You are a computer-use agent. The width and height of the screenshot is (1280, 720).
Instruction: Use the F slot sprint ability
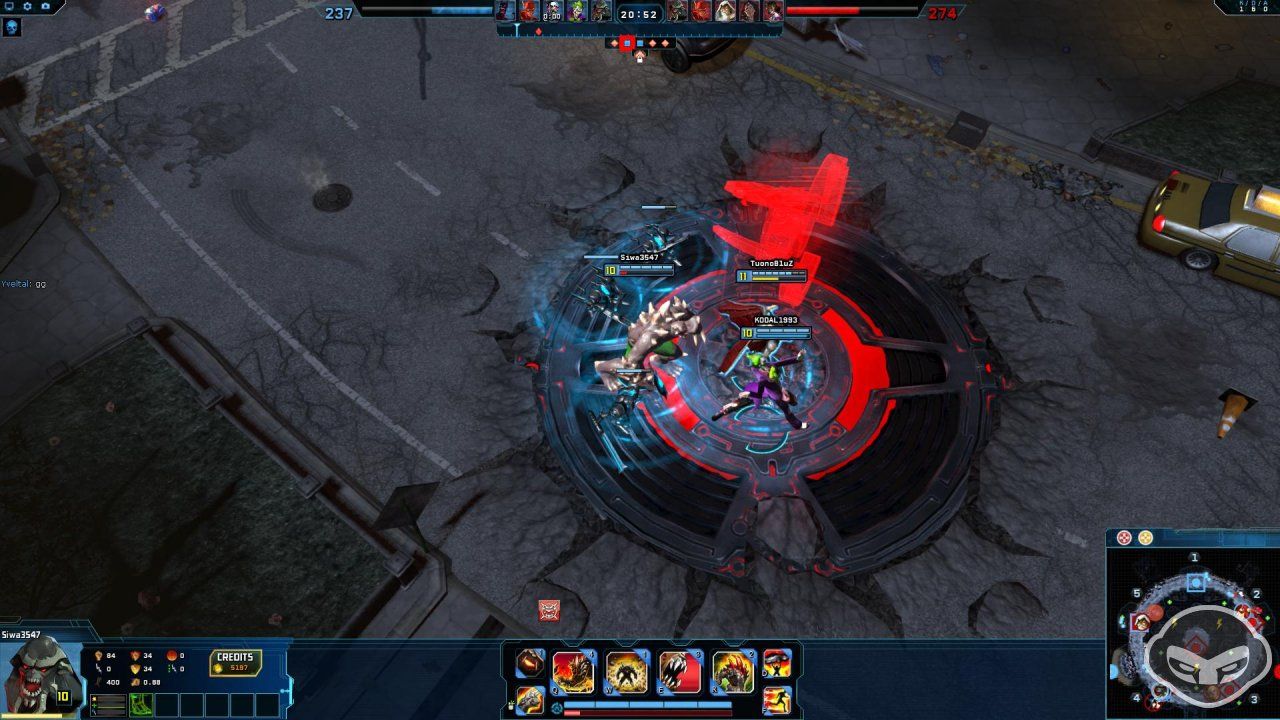778,700
